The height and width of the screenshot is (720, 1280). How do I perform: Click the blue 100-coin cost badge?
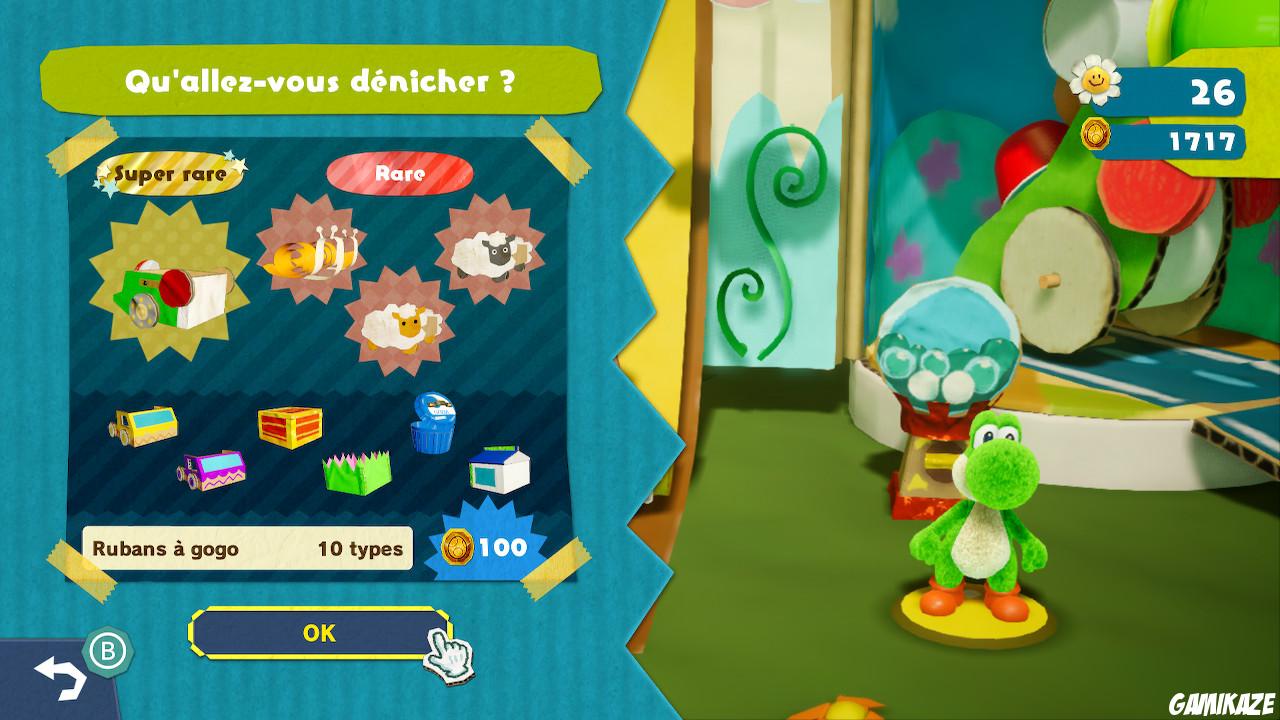point(492,548)
